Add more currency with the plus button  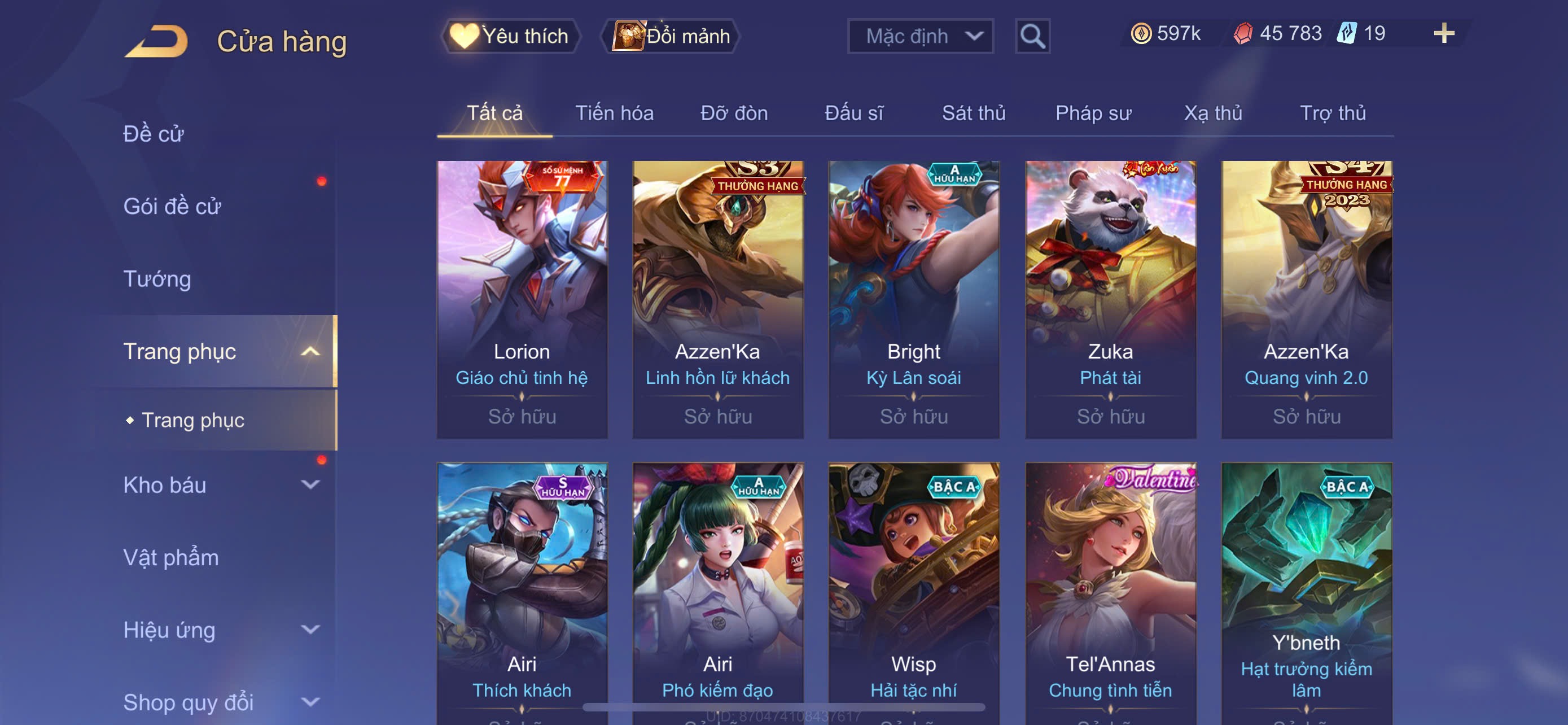(1443, 33)
